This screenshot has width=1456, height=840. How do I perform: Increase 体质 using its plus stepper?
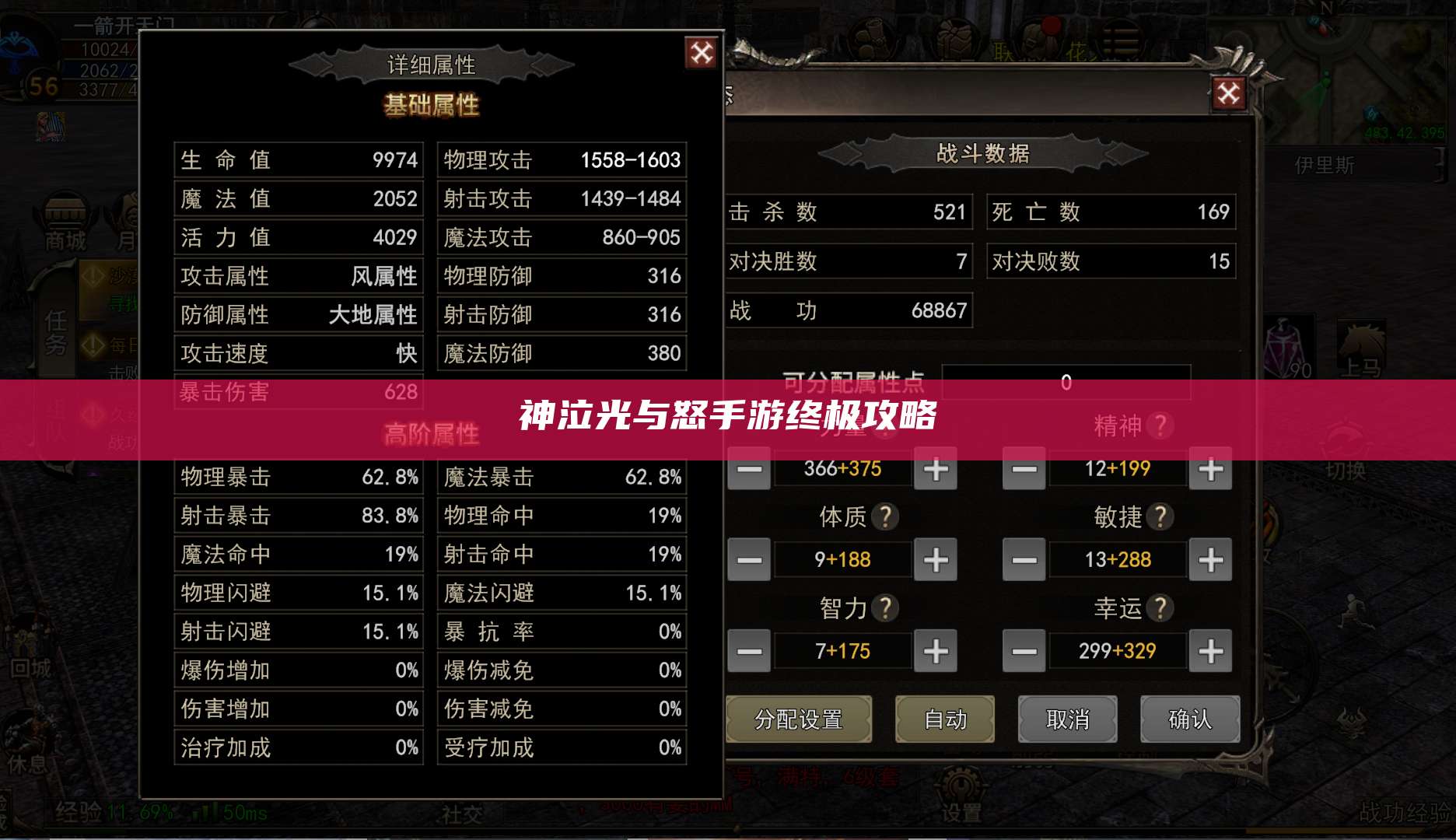pyautogui.click(x=936, y=559)
